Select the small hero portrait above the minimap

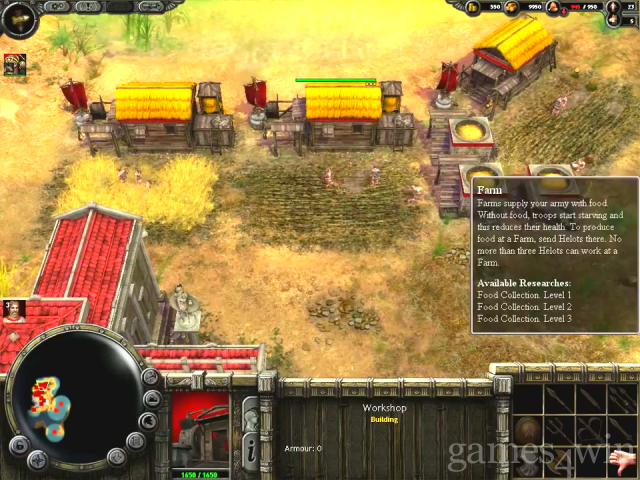point(13,309)
